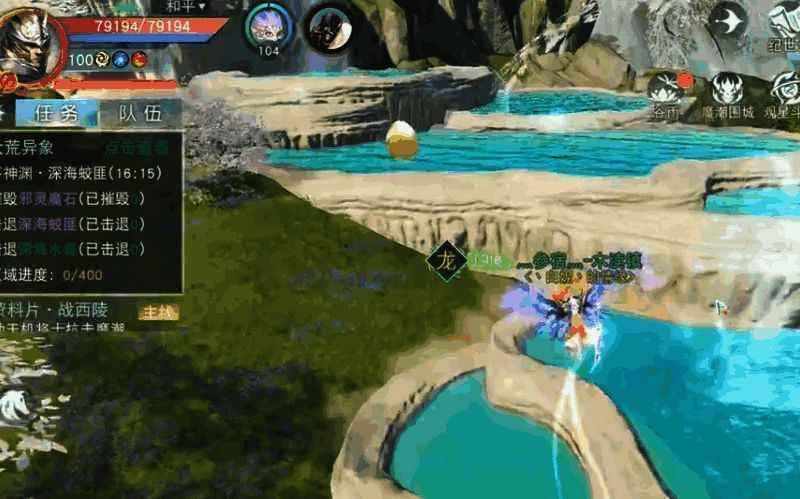The width and height of the screenshot is (800, 499).
Task: Switch to the 任务 quest tab
Action: (x=56, y=113)
